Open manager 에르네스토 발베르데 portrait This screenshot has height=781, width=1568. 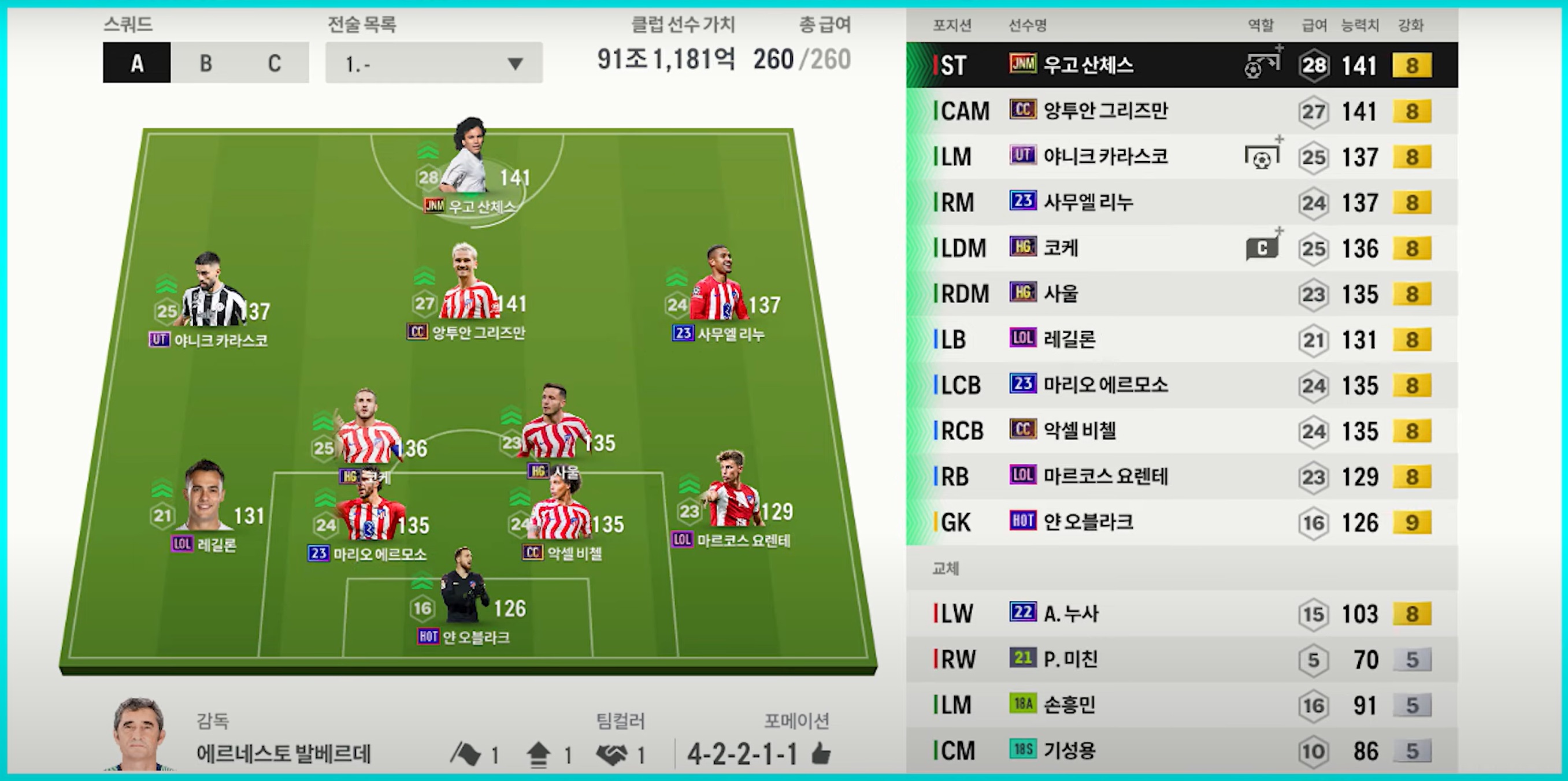[x=139, y=734]
